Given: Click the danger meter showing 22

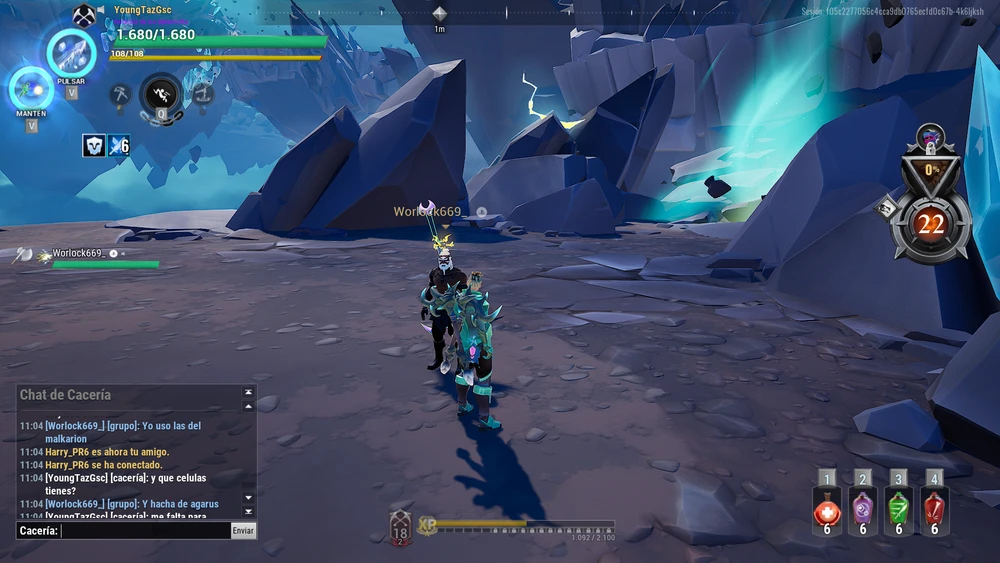Looking at the screenshot, I should click(930, 223).
